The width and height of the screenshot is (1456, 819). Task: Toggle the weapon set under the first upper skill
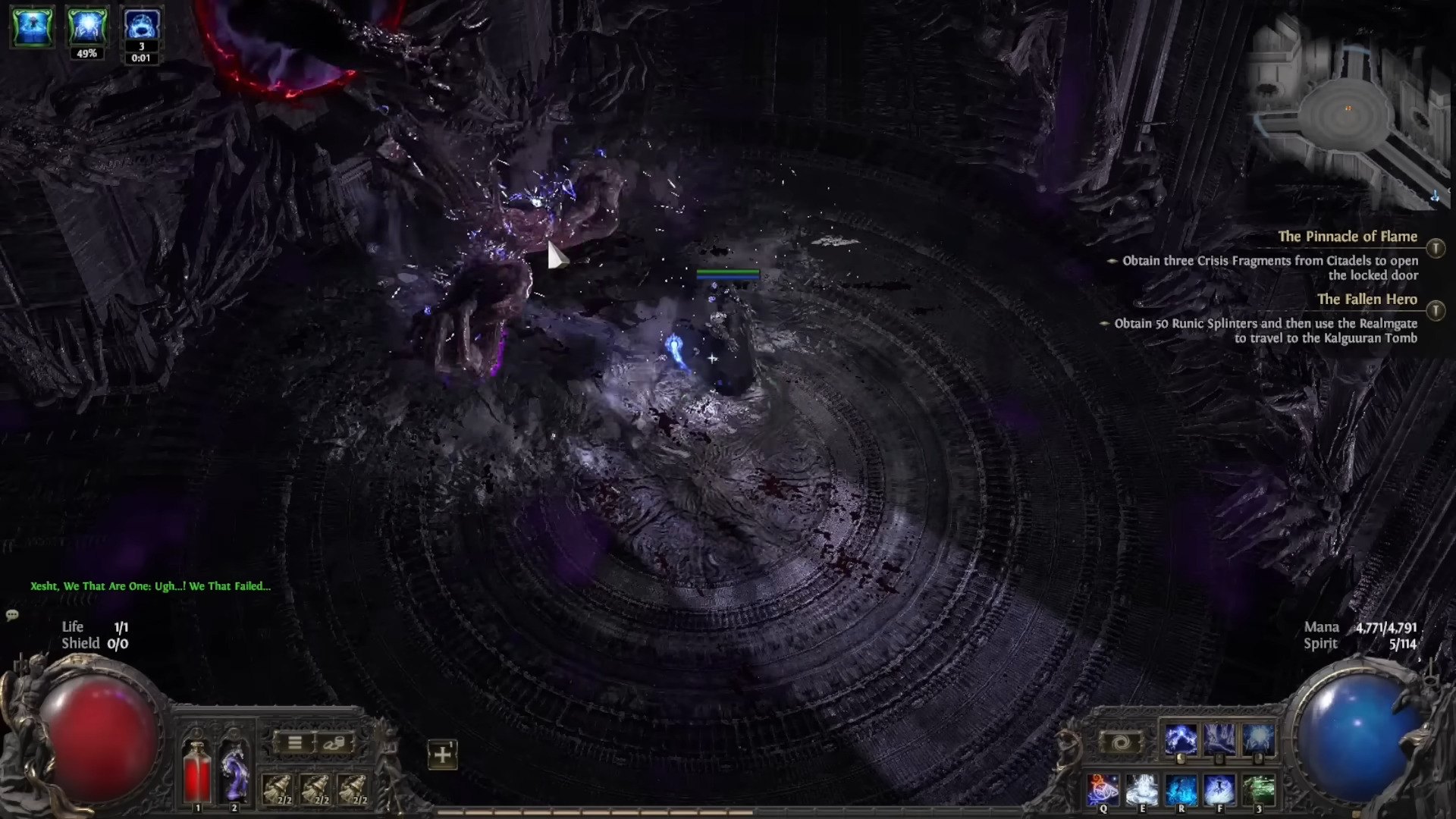click(1180, 758)
